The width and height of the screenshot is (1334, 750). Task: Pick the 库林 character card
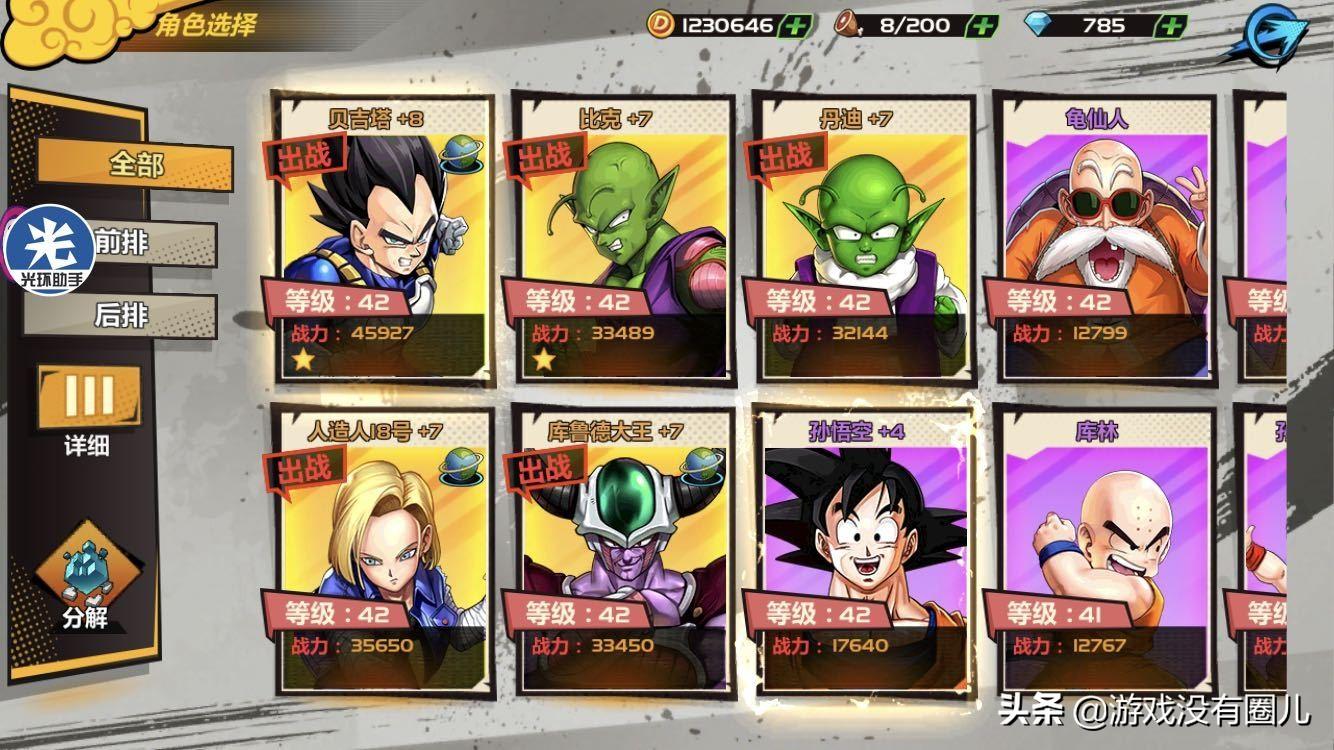[x=1103, y=552]
